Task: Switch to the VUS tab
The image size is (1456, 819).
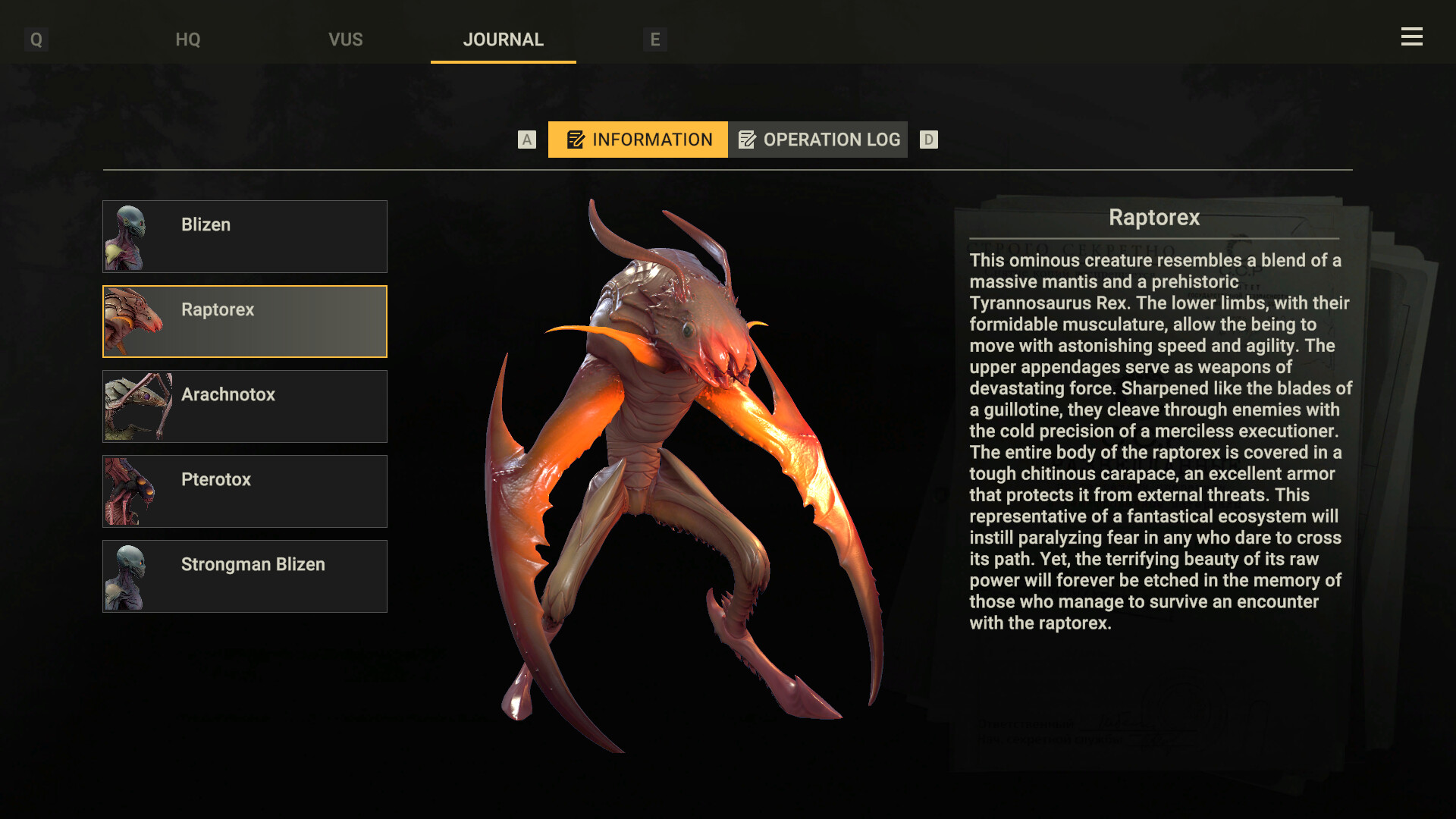Action: pos(346,39)
